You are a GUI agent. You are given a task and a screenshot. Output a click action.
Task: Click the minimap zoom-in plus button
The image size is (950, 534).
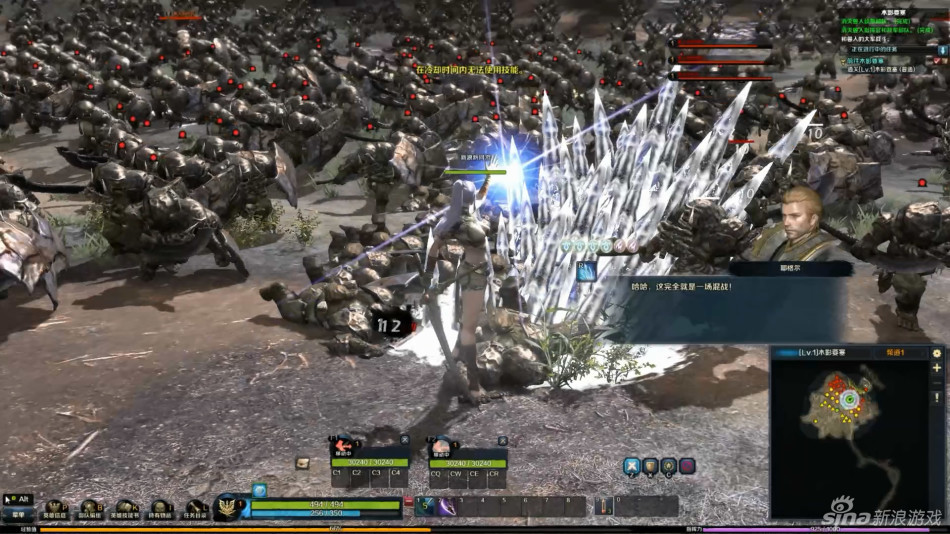click(x=936, y=368)
